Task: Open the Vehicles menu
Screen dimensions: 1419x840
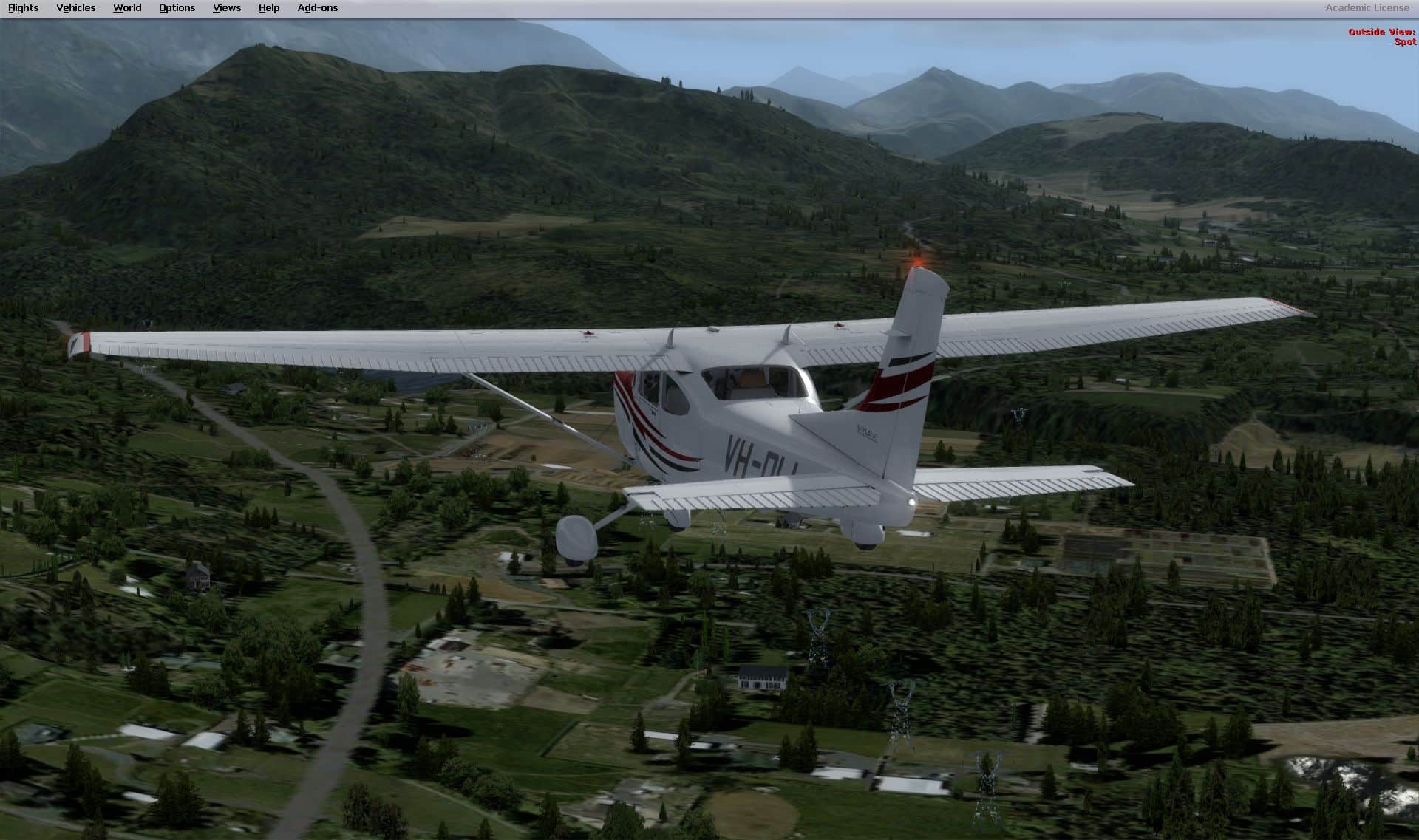Action: tap(75, 8)
